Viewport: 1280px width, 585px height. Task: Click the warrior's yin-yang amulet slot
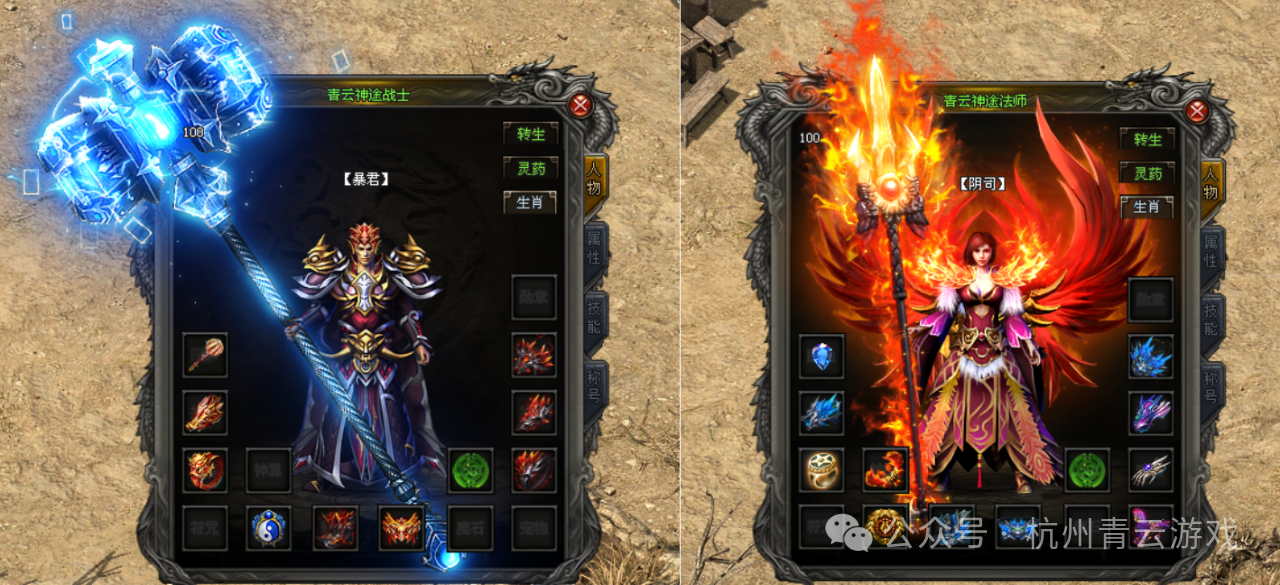269,527
